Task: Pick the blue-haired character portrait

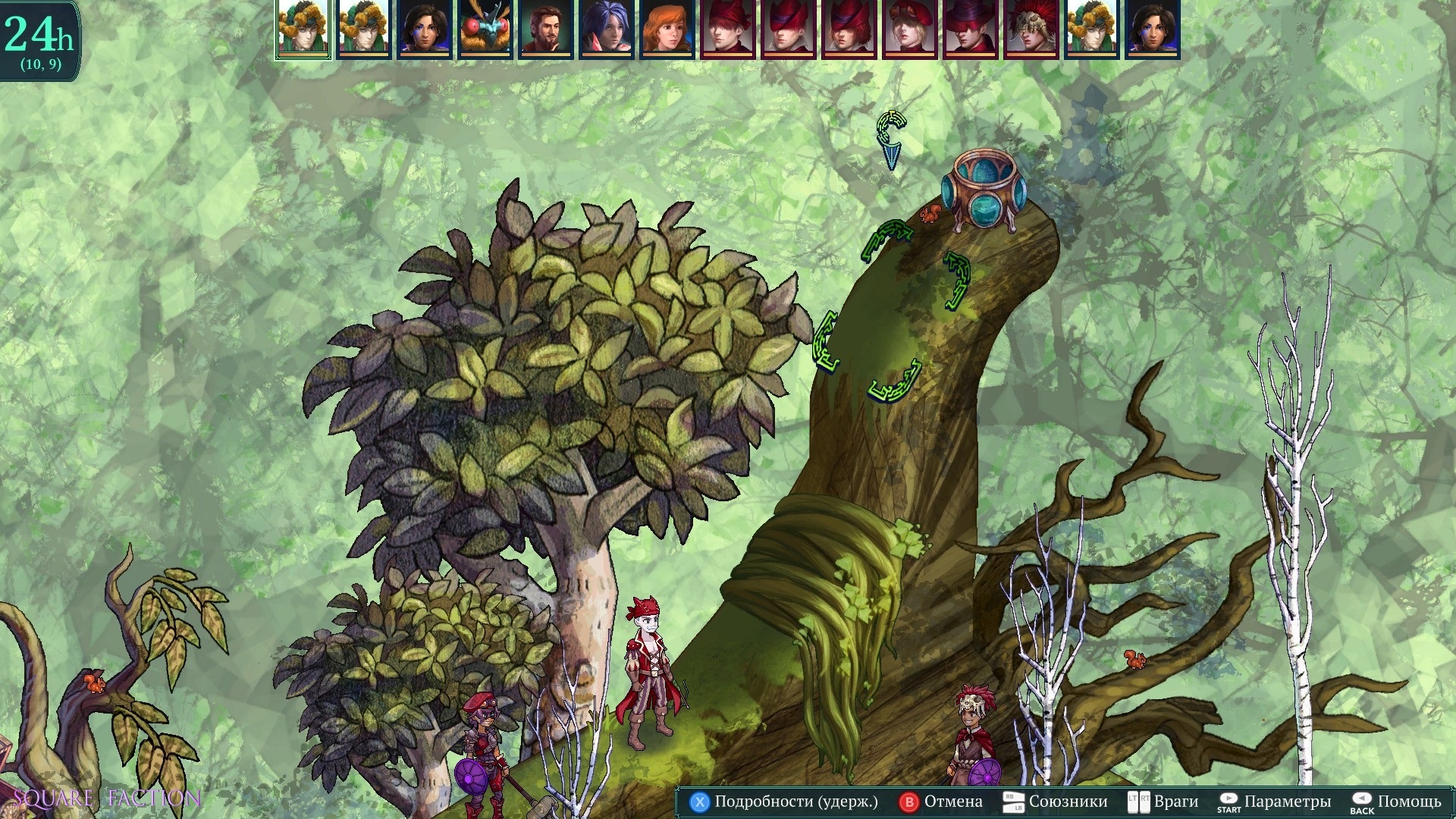Action: [x=606, y=28]
